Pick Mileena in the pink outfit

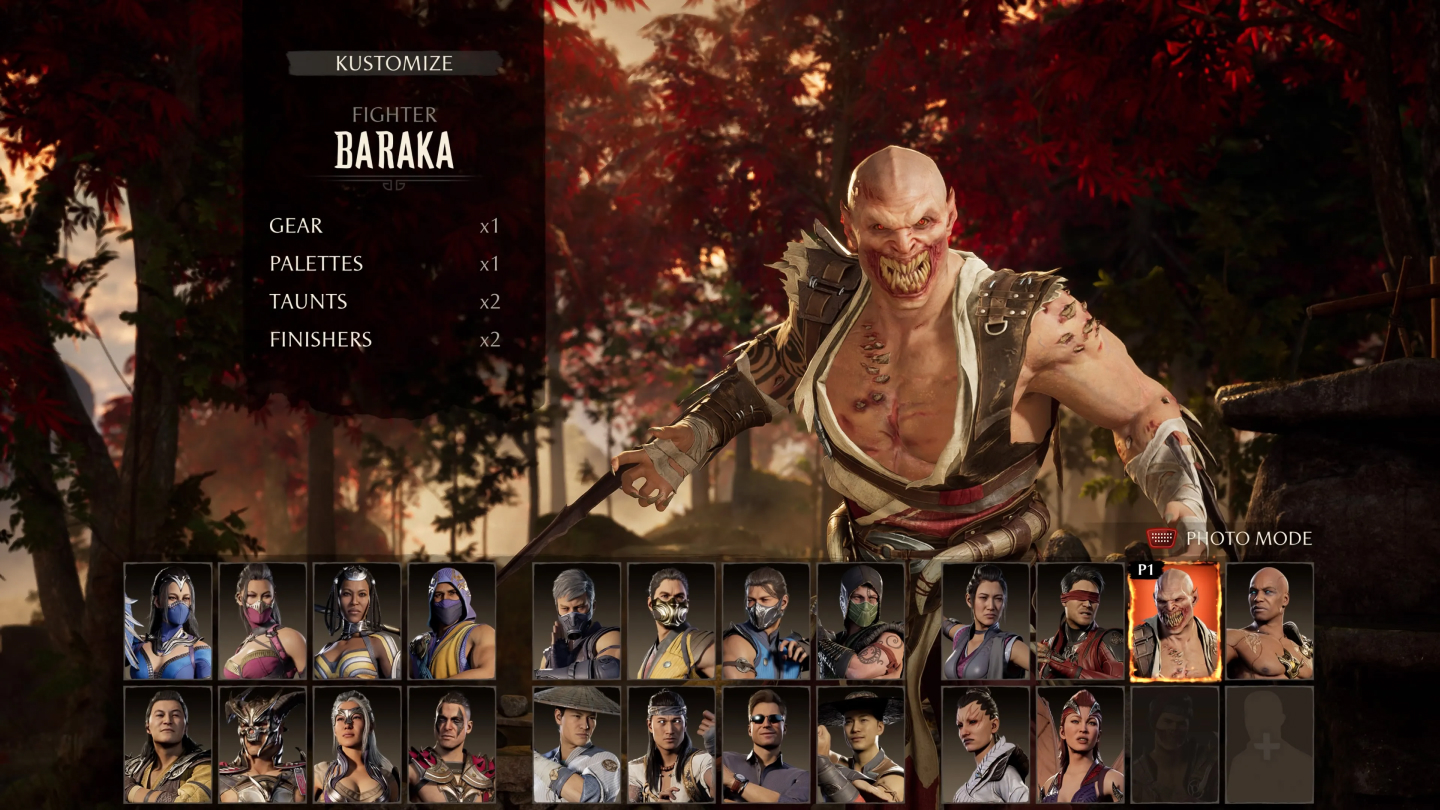(262, 621)
